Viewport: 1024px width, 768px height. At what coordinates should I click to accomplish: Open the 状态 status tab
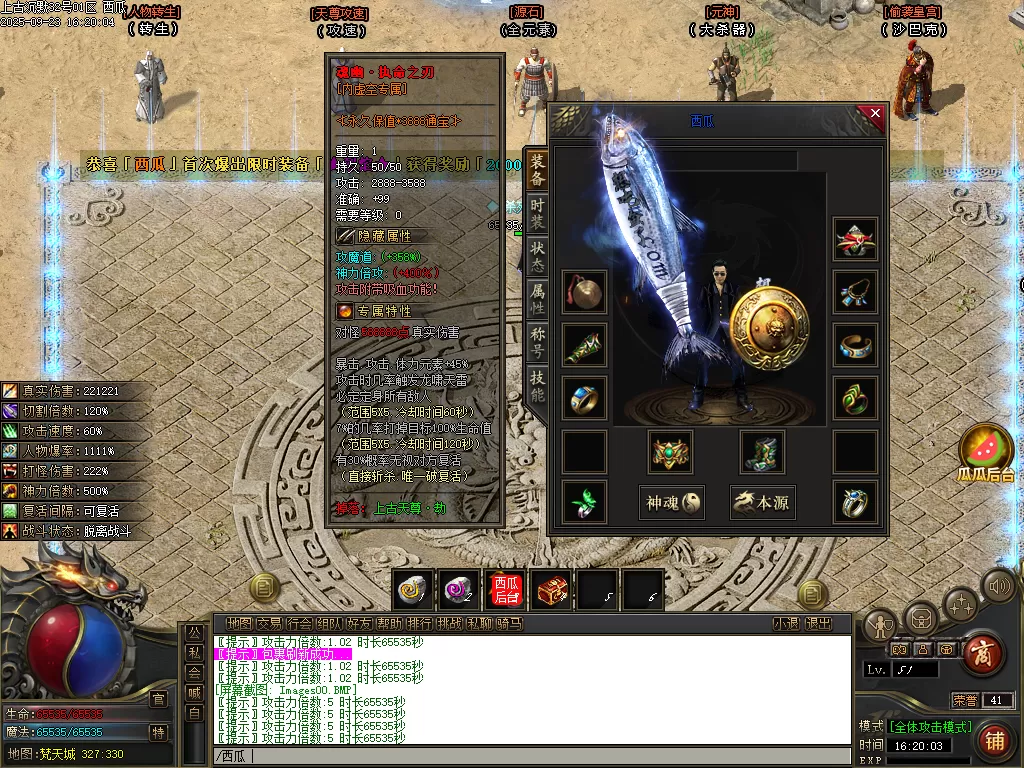click(x=537, y=255)
